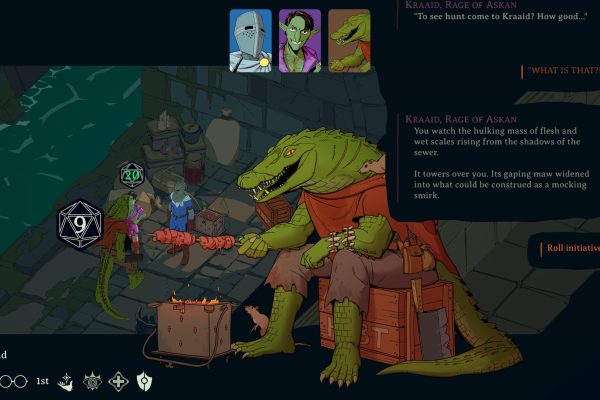Image resolution: width=600 pixels, height=400 pixels.
Task: Select the crocodile Kraaid portrait
Action: coord(349,41)
